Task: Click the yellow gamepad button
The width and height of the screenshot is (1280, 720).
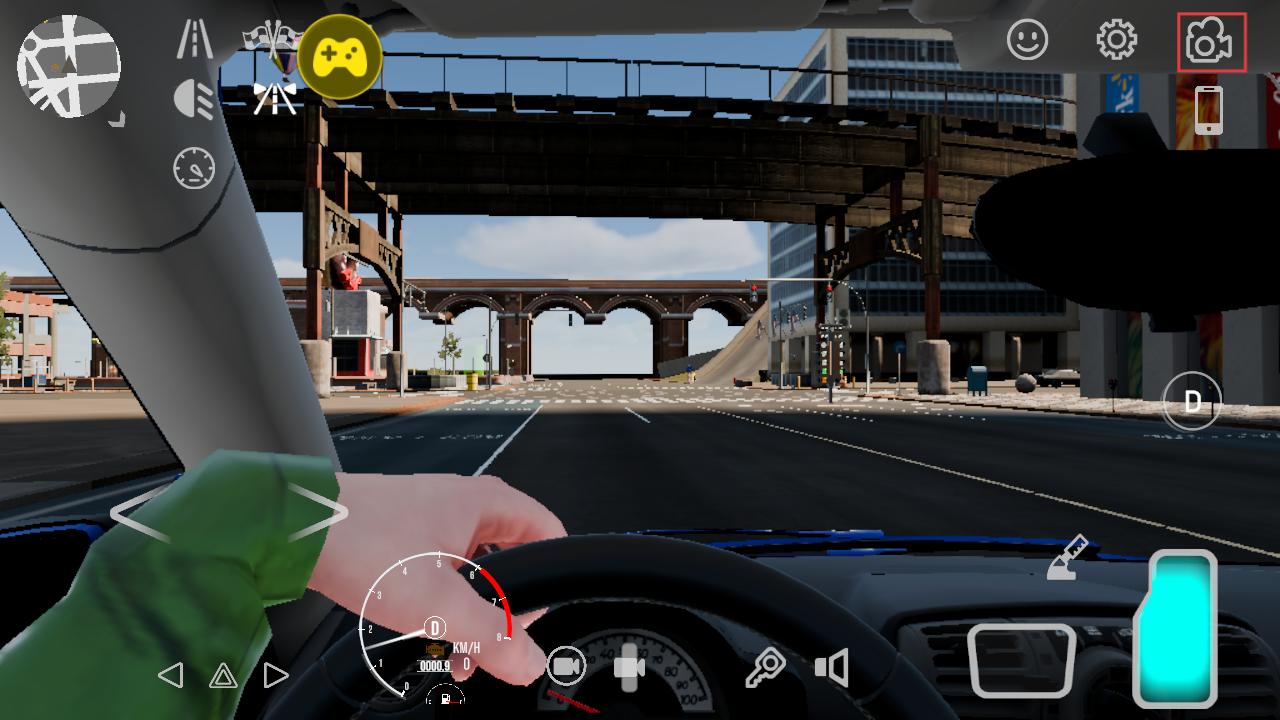Action: tap(340, 56)
